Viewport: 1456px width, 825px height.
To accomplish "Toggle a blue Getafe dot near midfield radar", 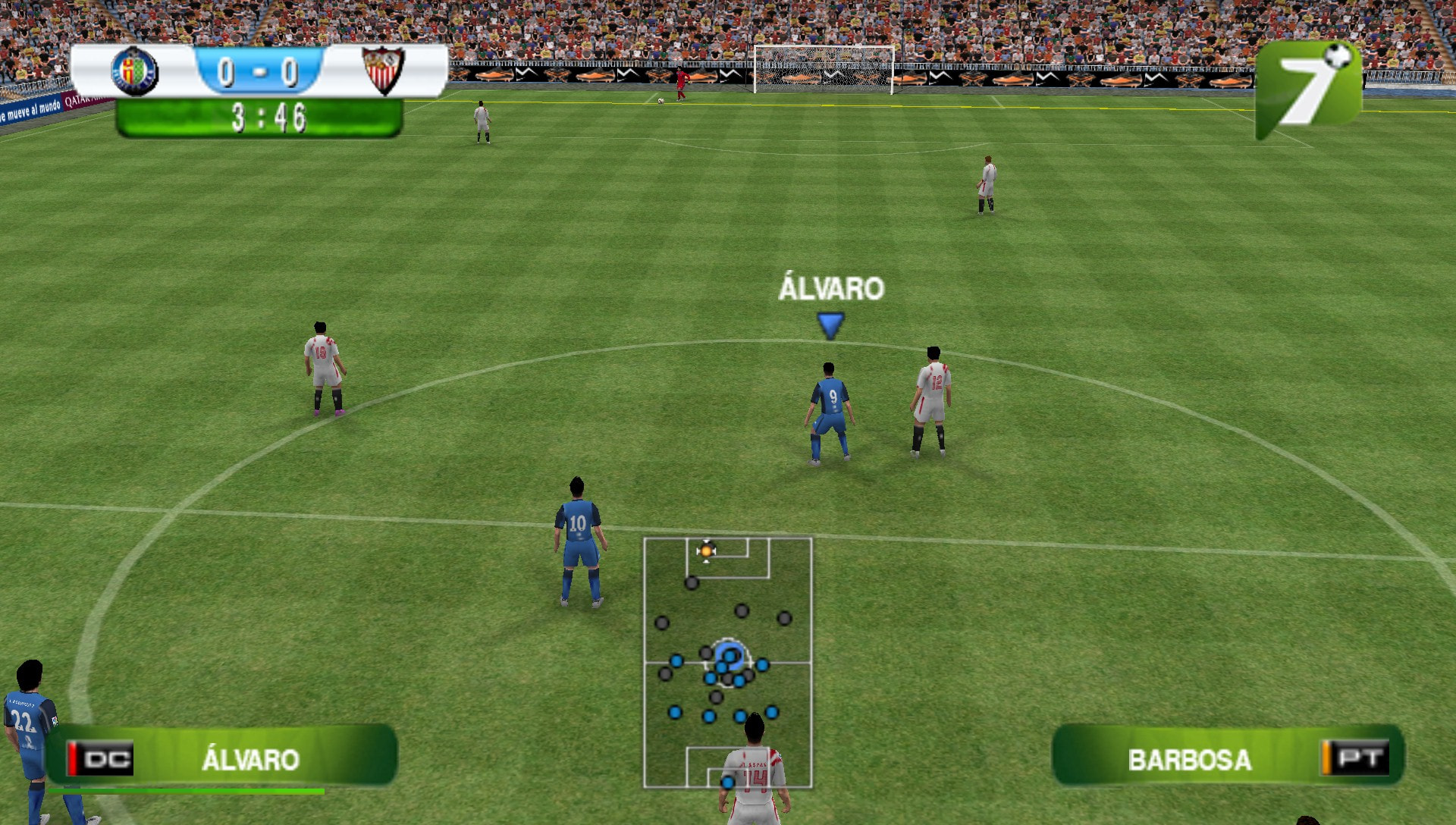I will 677,660.
